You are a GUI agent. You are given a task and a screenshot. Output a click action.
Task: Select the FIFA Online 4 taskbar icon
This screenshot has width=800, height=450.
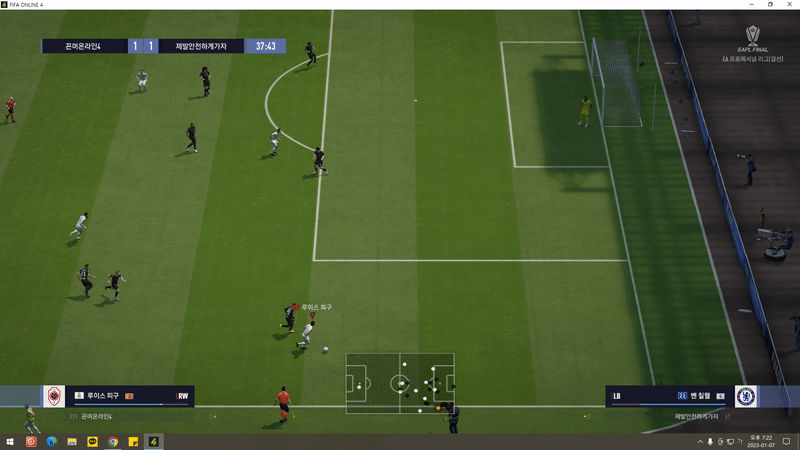[154, 441]
